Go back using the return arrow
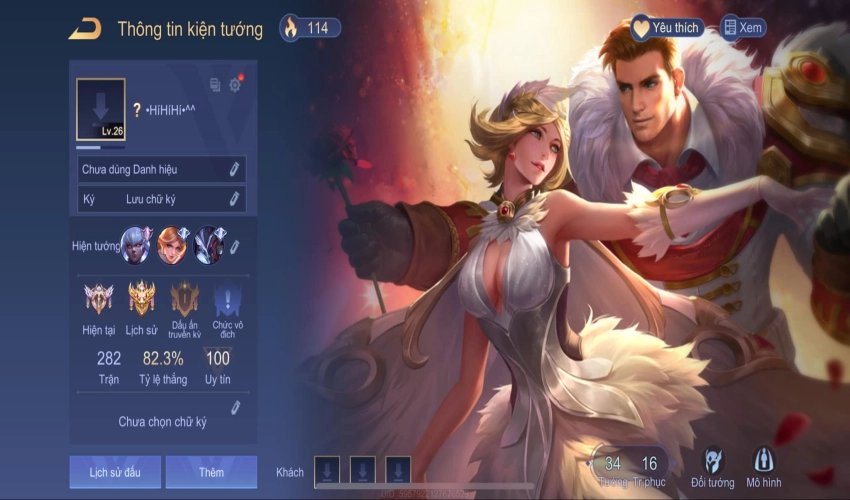 click(85, 28)
